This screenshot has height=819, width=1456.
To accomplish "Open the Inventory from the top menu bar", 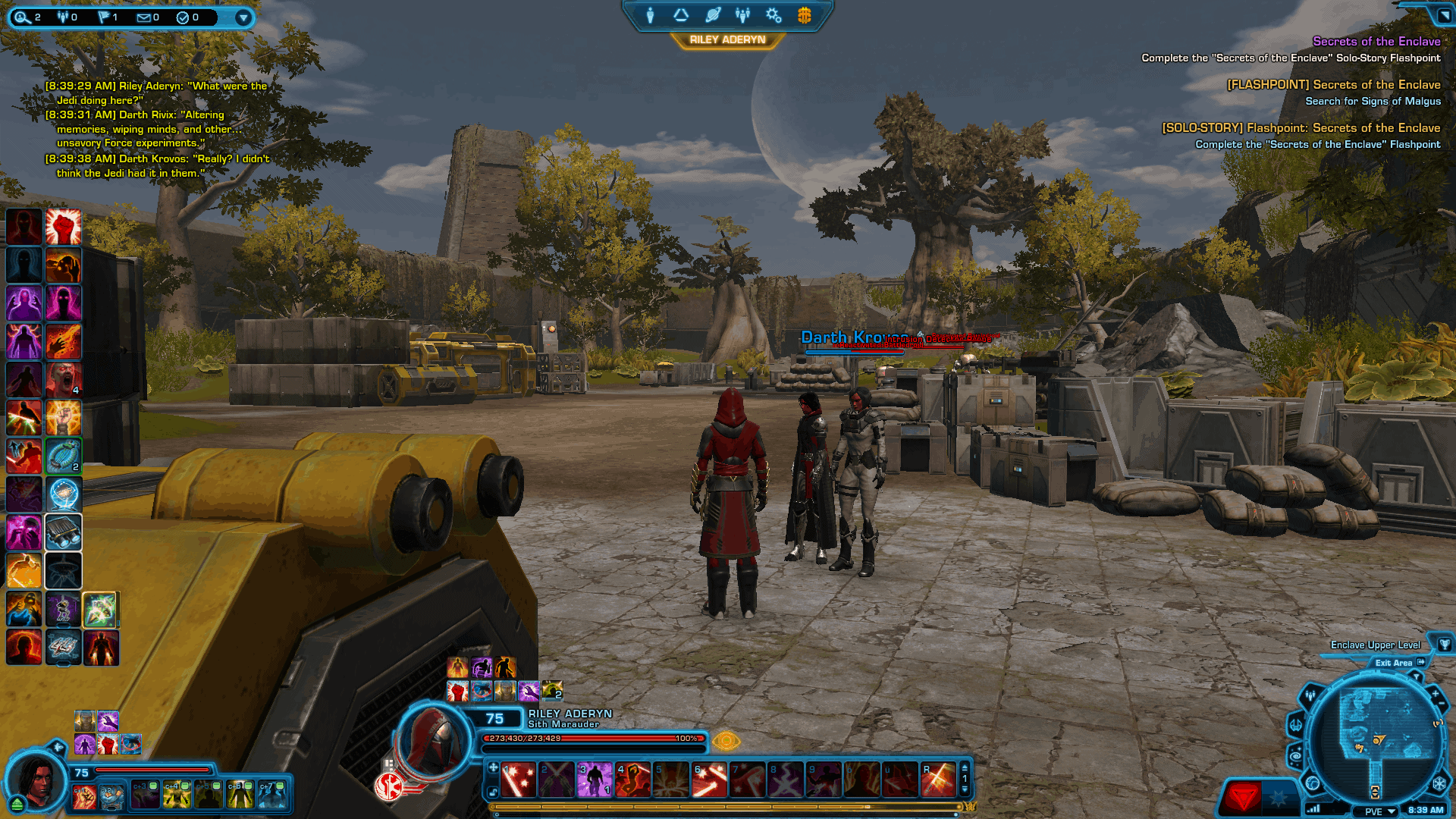I will (681, 15).
